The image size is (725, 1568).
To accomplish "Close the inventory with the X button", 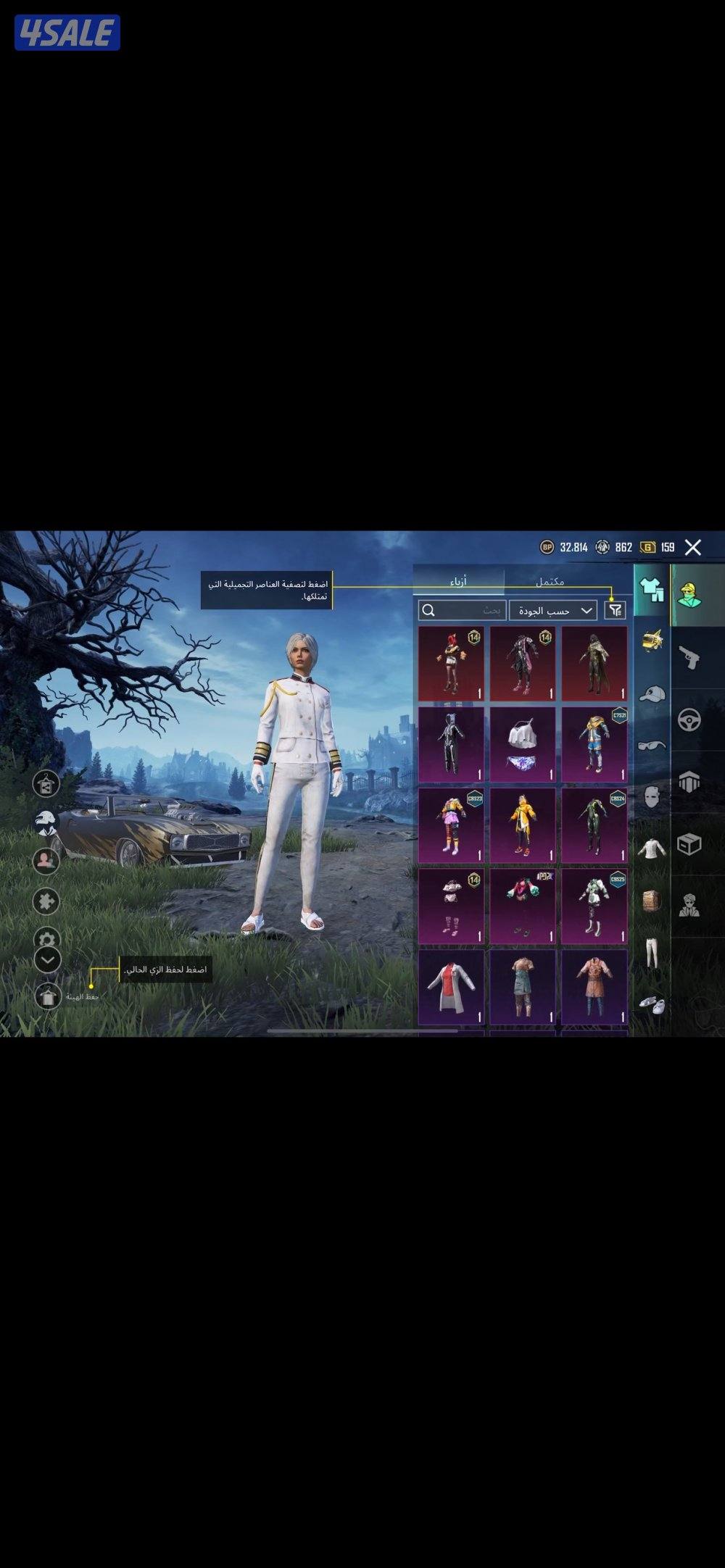I will coord(693,548).
